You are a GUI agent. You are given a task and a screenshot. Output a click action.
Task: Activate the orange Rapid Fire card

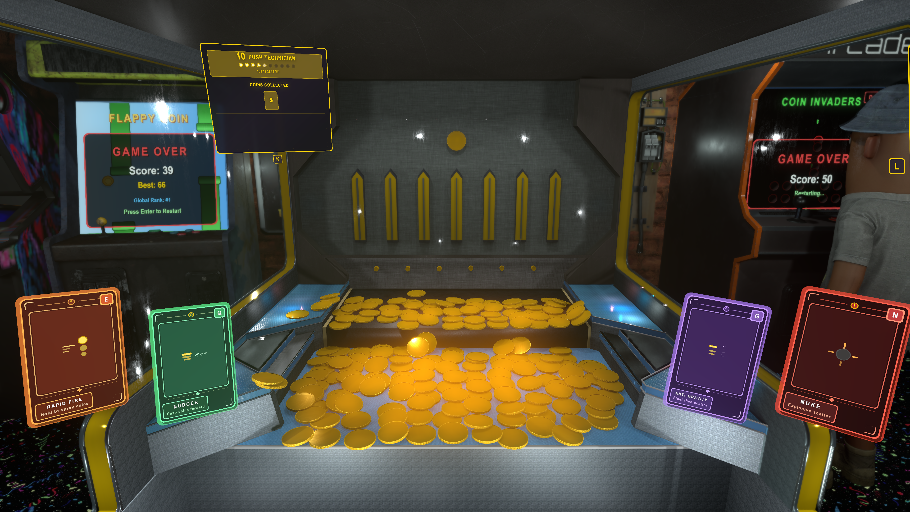pyautogui.click(x=70, y=356)
